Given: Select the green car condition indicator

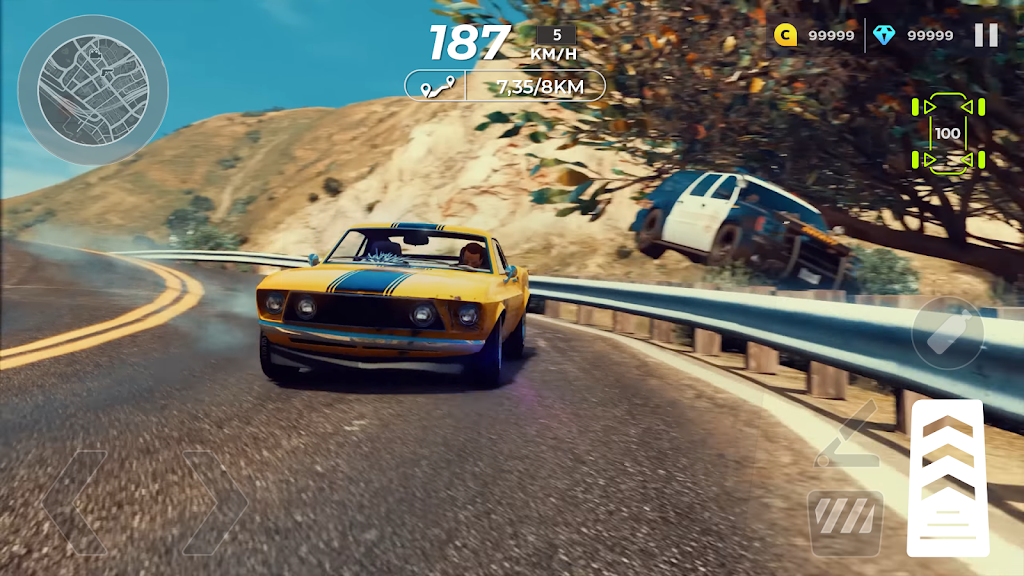Looking at the screenshot, I should pos(947,134).
